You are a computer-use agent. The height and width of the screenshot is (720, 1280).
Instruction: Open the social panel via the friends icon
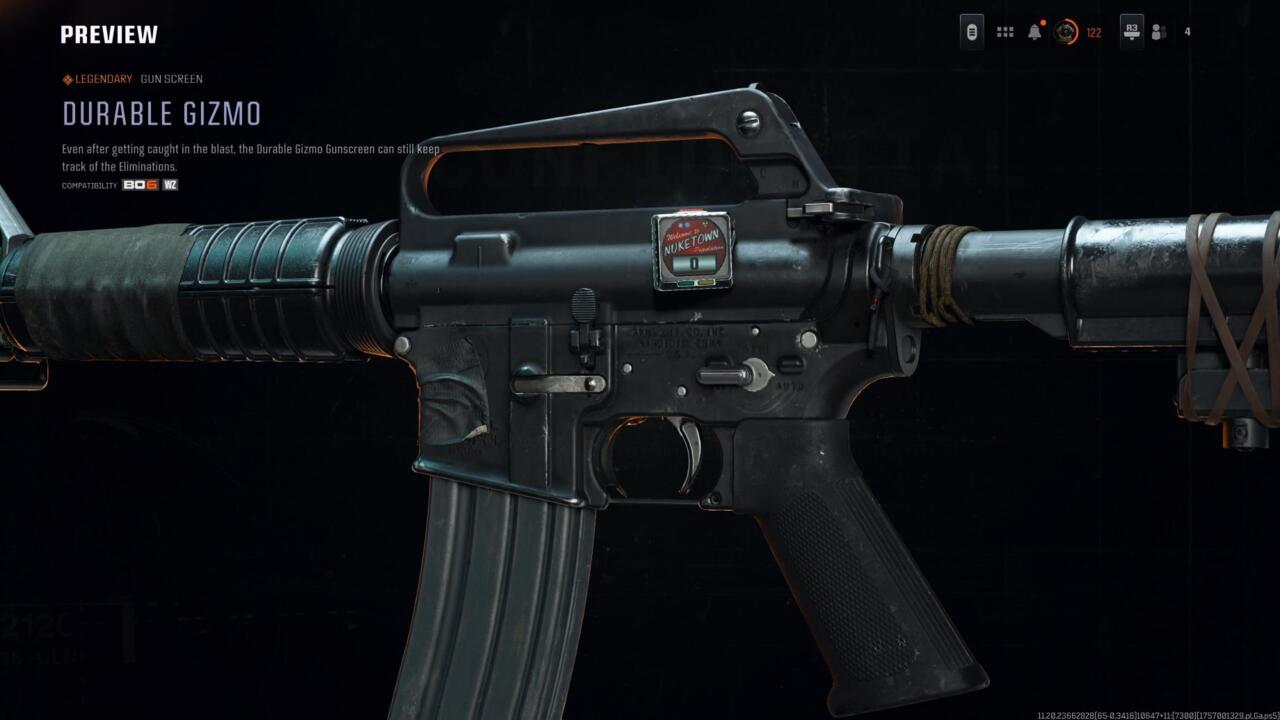pyautogui.click(x=1160, y=31)
